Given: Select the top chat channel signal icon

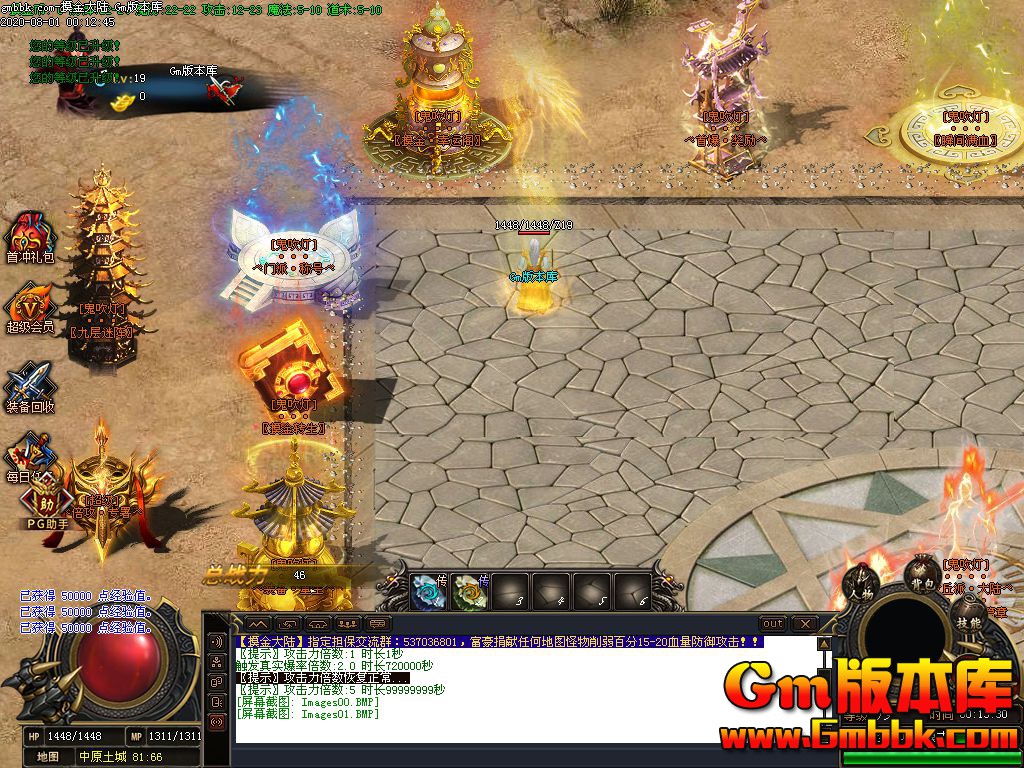Looking at the screenshot, I should pyautogui.click(x=216, y=641).
